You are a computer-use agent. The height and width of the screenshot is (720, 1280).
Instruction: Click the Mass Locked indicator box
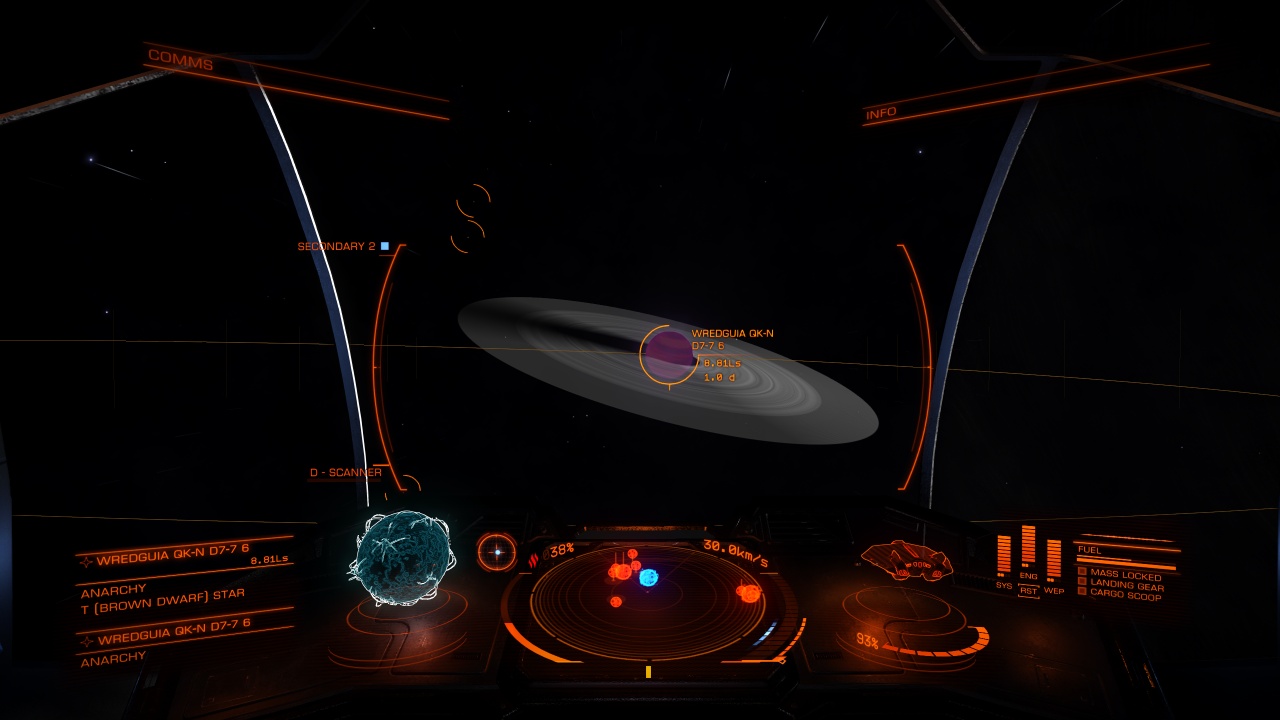click(x=1083, y=572)
